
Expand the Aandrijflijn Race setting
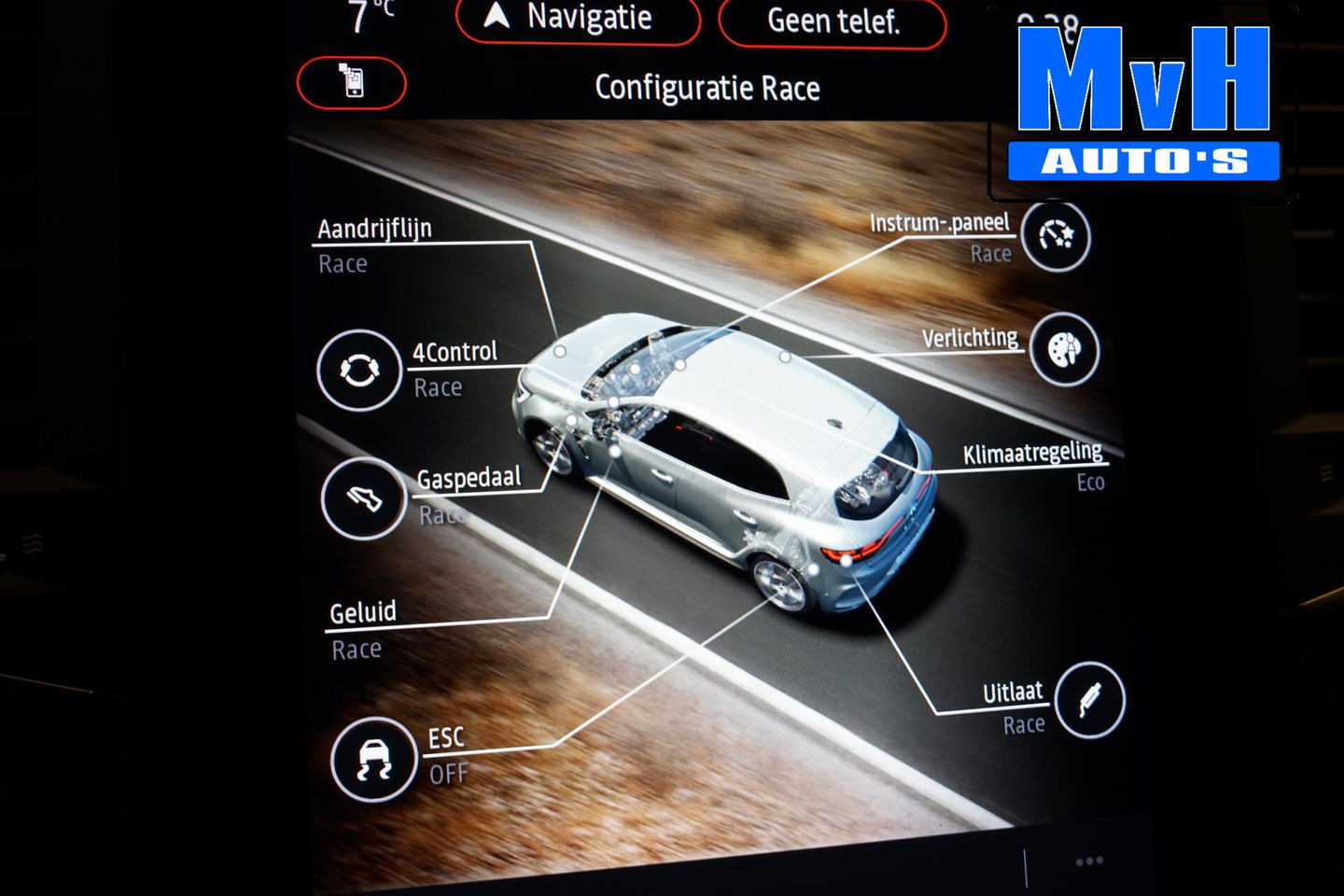[x=374, y=245]
